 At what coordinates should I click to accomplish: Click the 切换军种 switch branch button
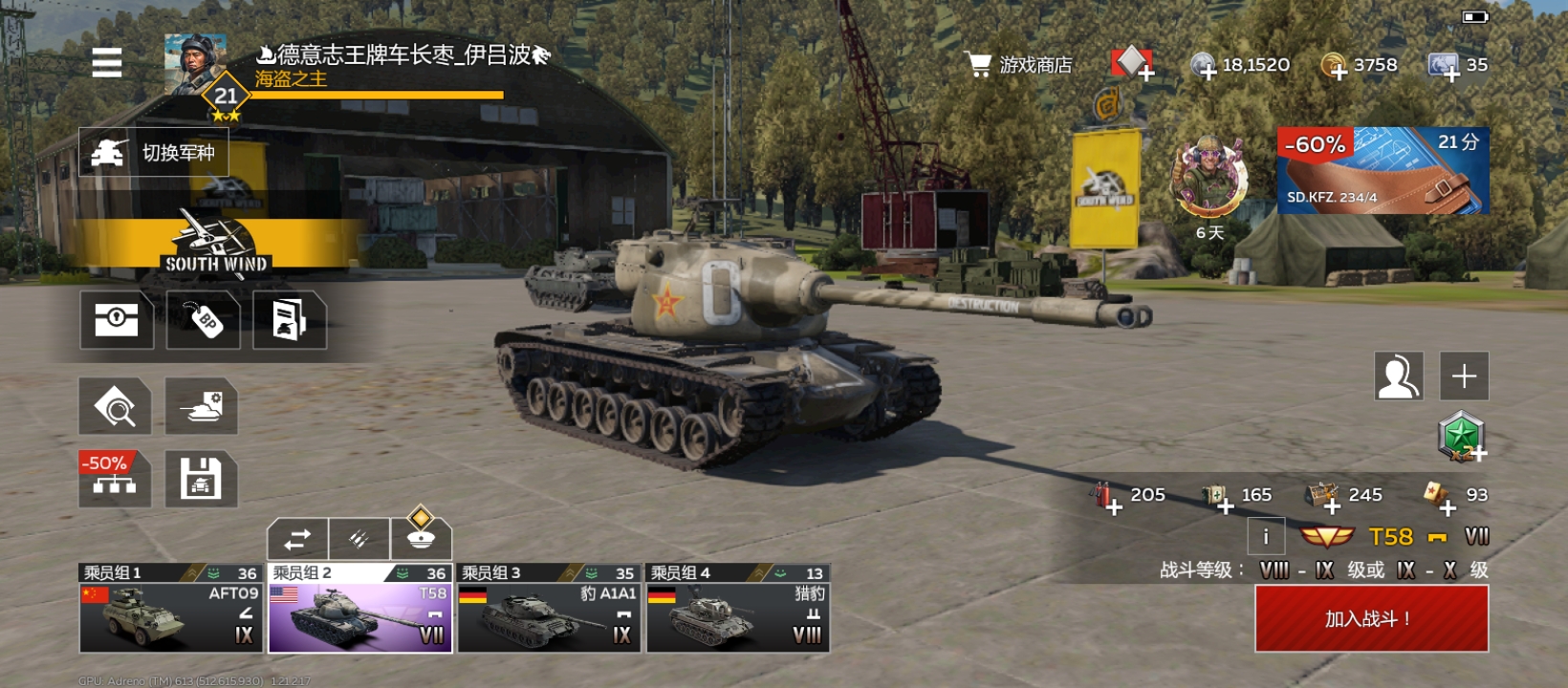(x=154, y=152)
